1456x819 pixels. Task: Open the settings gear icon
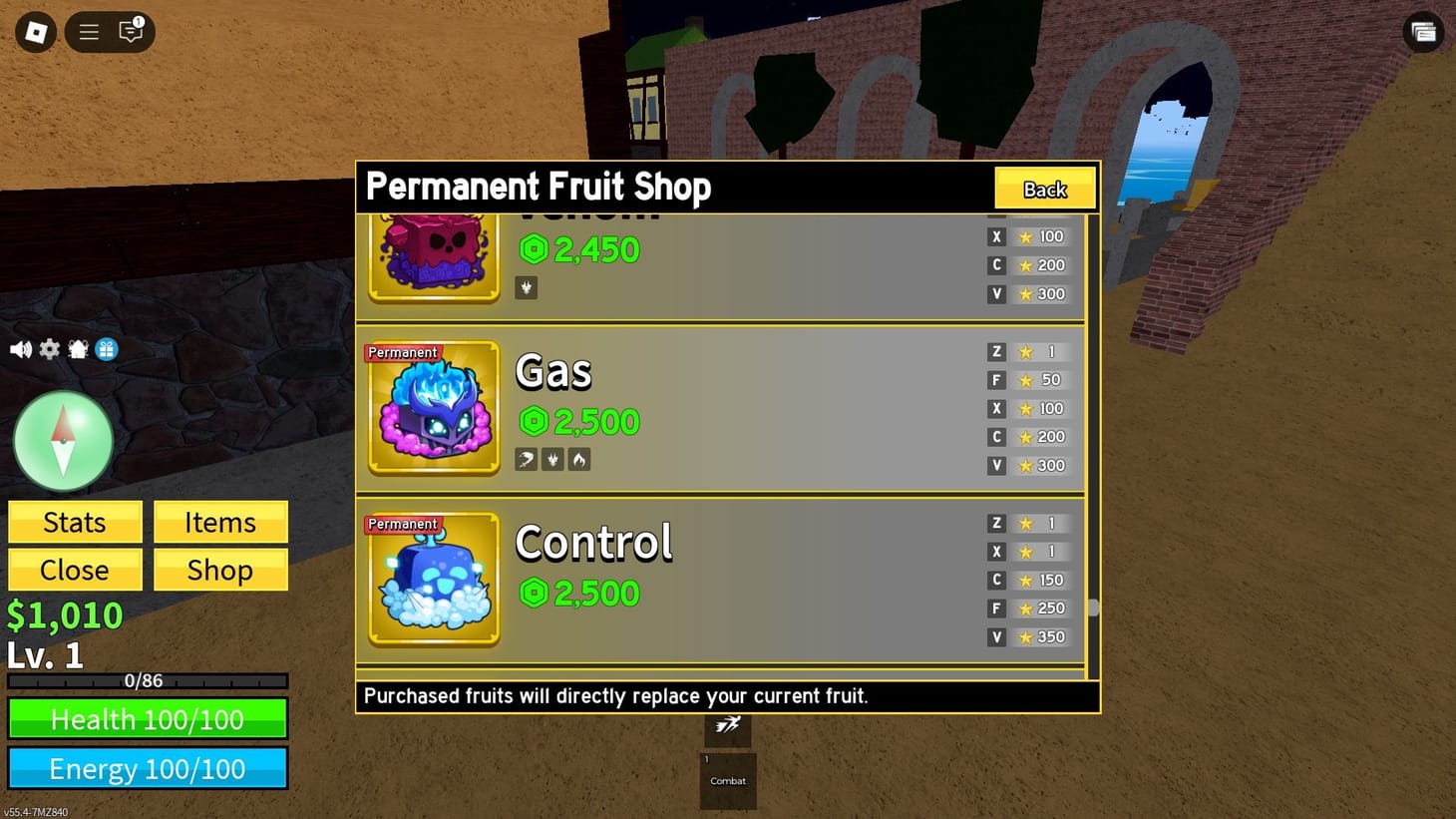coord(49,349)
